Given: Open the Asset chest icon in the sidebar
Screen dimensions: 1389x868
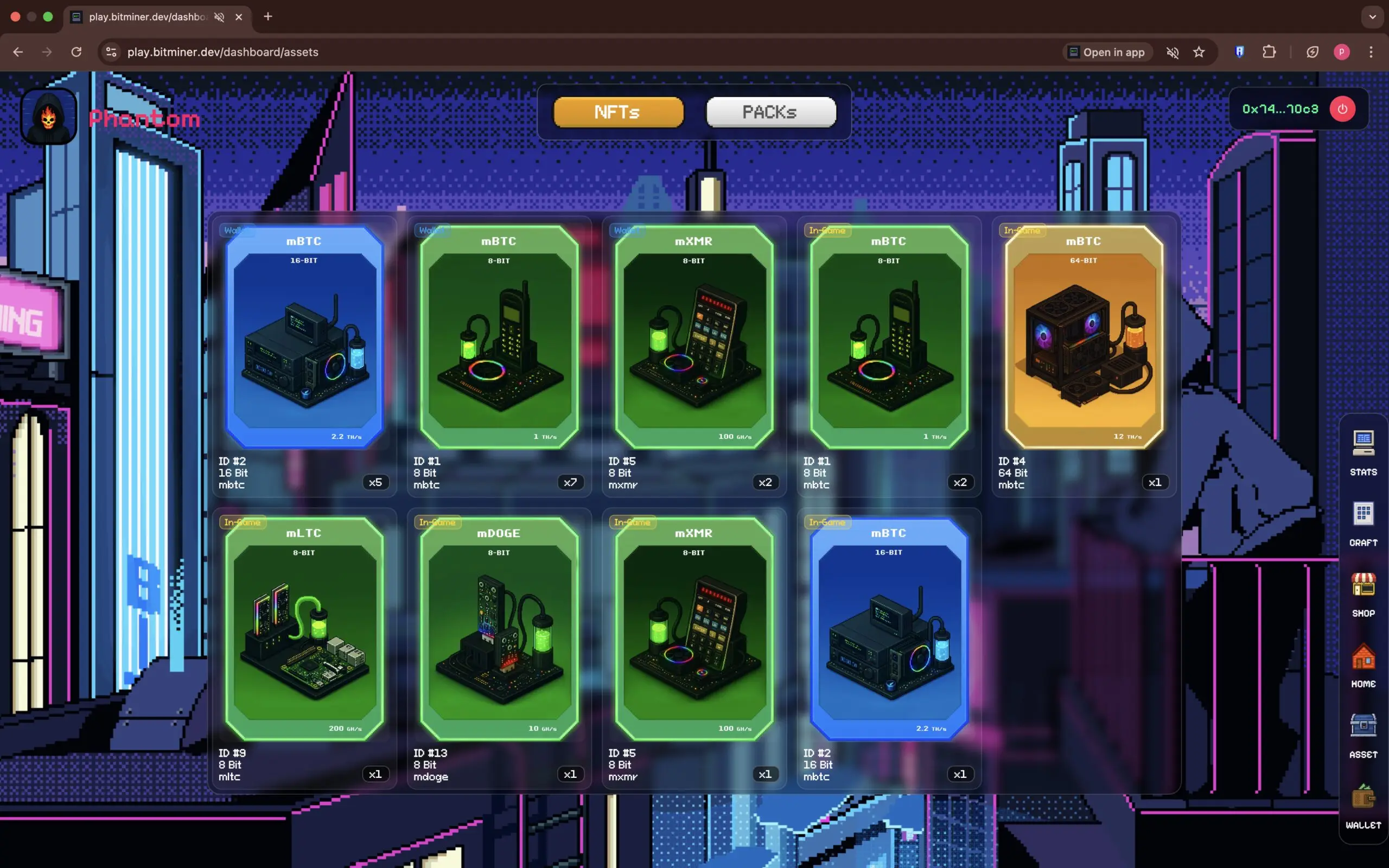Looking at the screenshot, I should pos(1362,728).
